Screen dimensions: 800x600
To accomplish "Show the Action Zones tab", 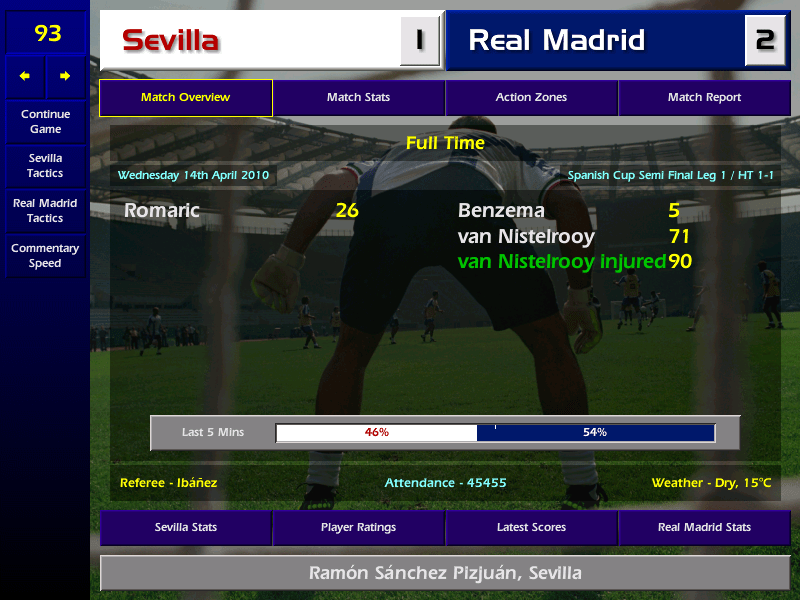I will [x=531, y=98].
